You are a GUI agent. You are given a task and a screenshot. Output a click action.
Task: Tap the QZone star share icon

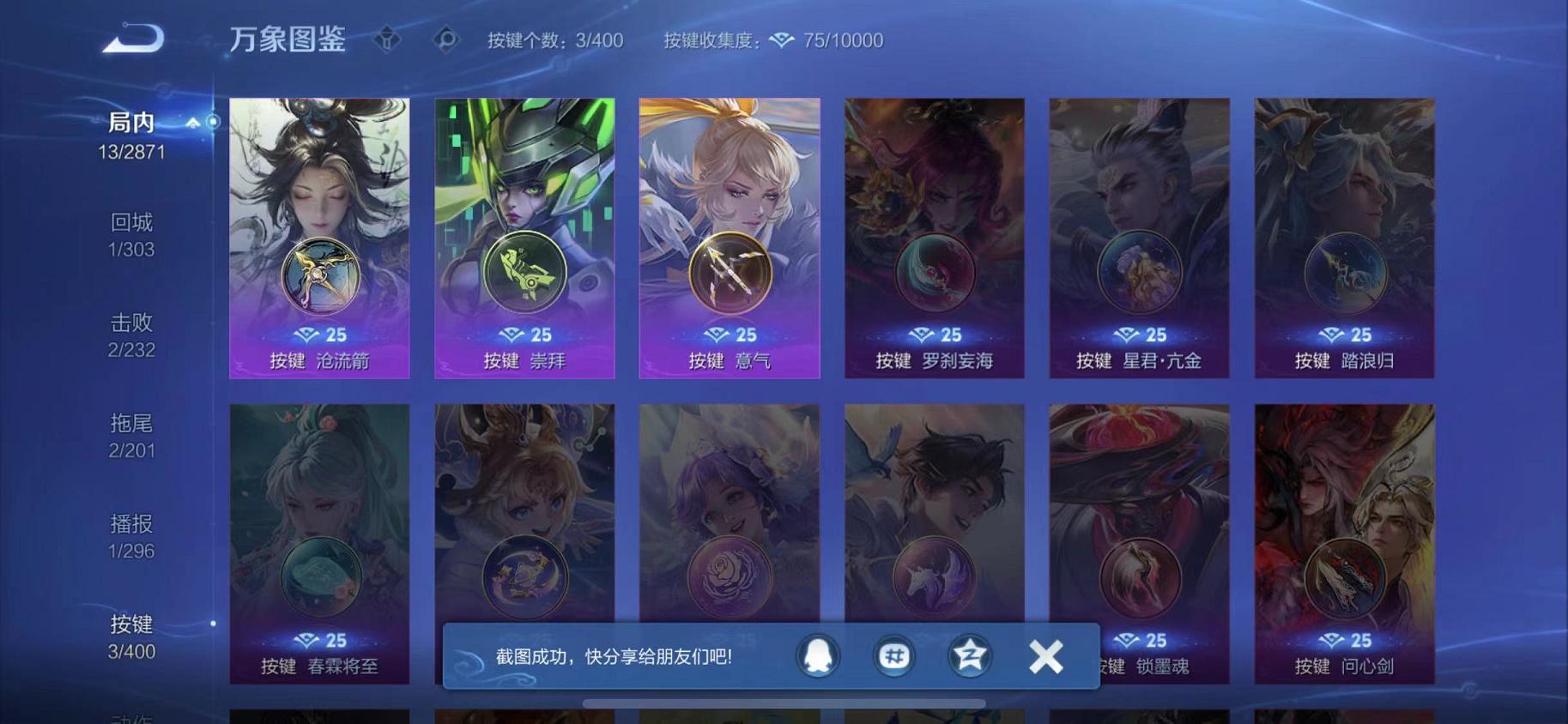[968, 656]
